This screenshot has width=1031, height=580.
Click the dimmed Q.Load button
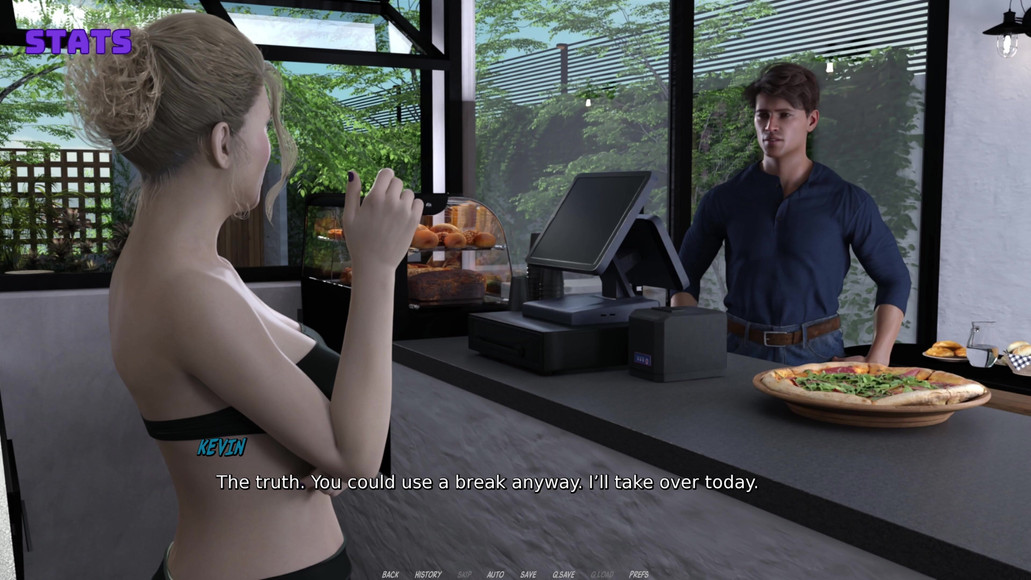tap(602, 574)
